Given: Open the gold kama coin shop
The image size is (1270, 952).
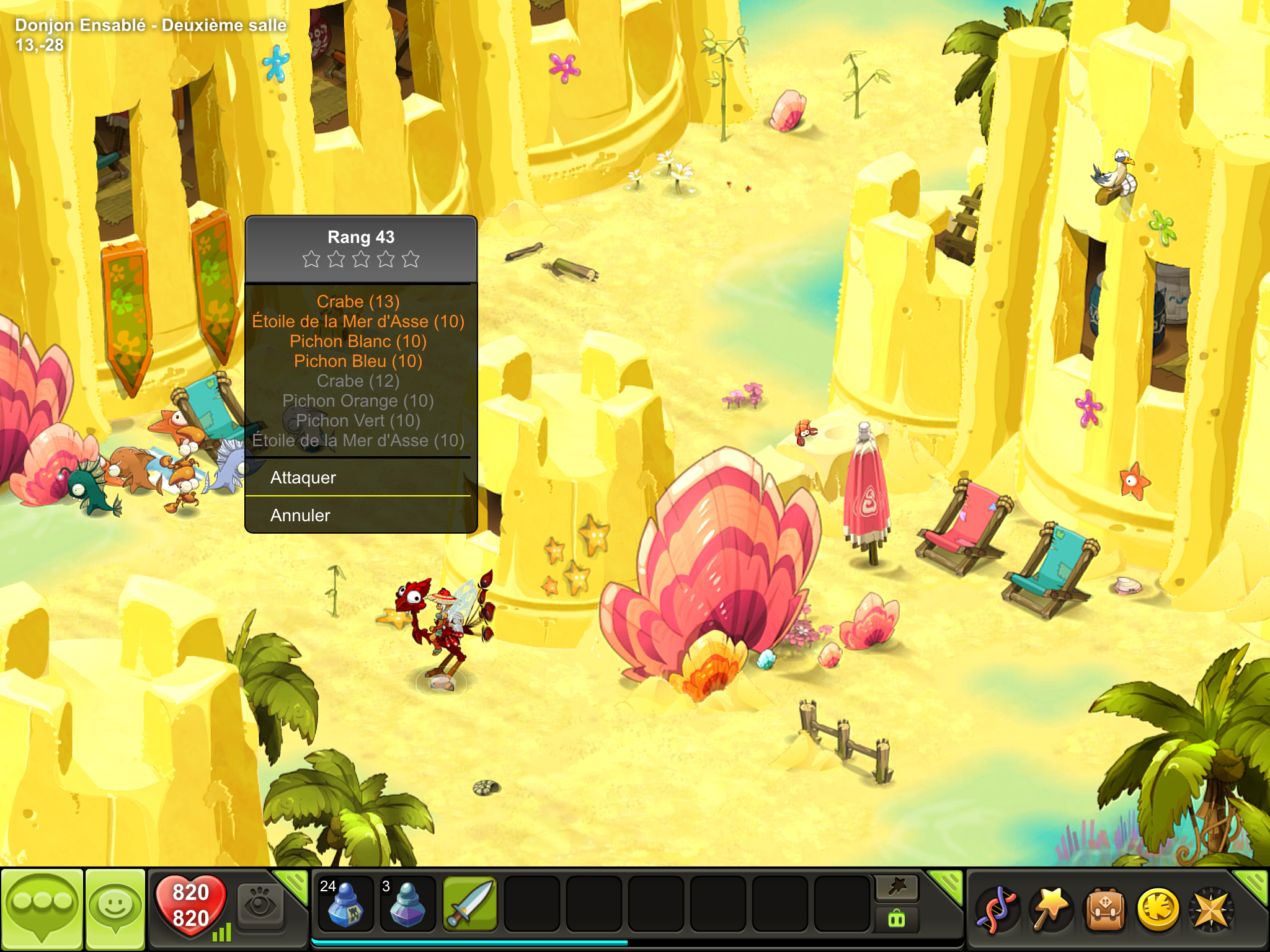Looking at the screenshot, I should 1157,909.
